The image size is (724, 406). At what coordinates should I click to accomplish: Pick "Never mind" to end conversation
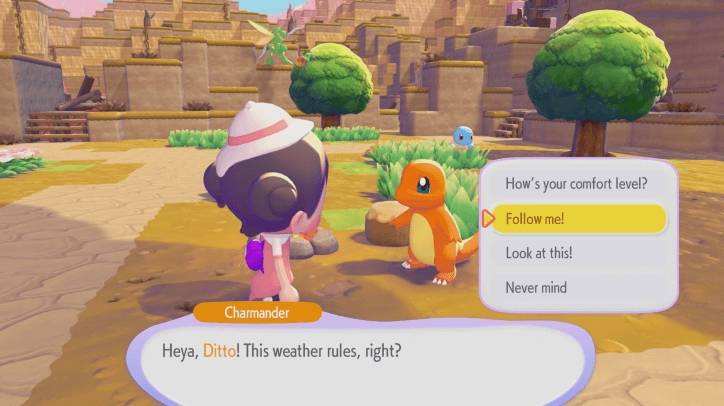577,288
